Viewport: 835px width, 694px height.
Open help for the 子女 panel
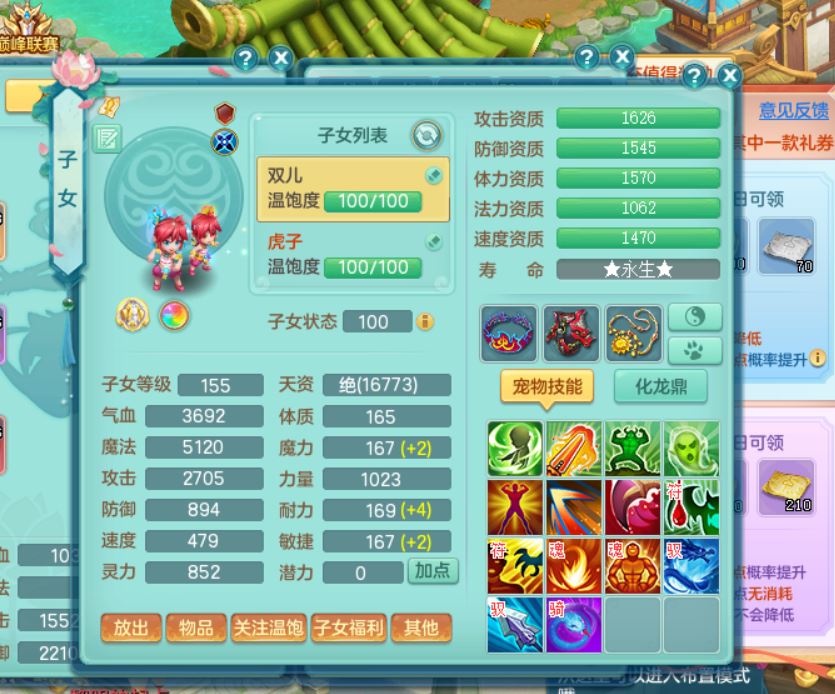695,75
